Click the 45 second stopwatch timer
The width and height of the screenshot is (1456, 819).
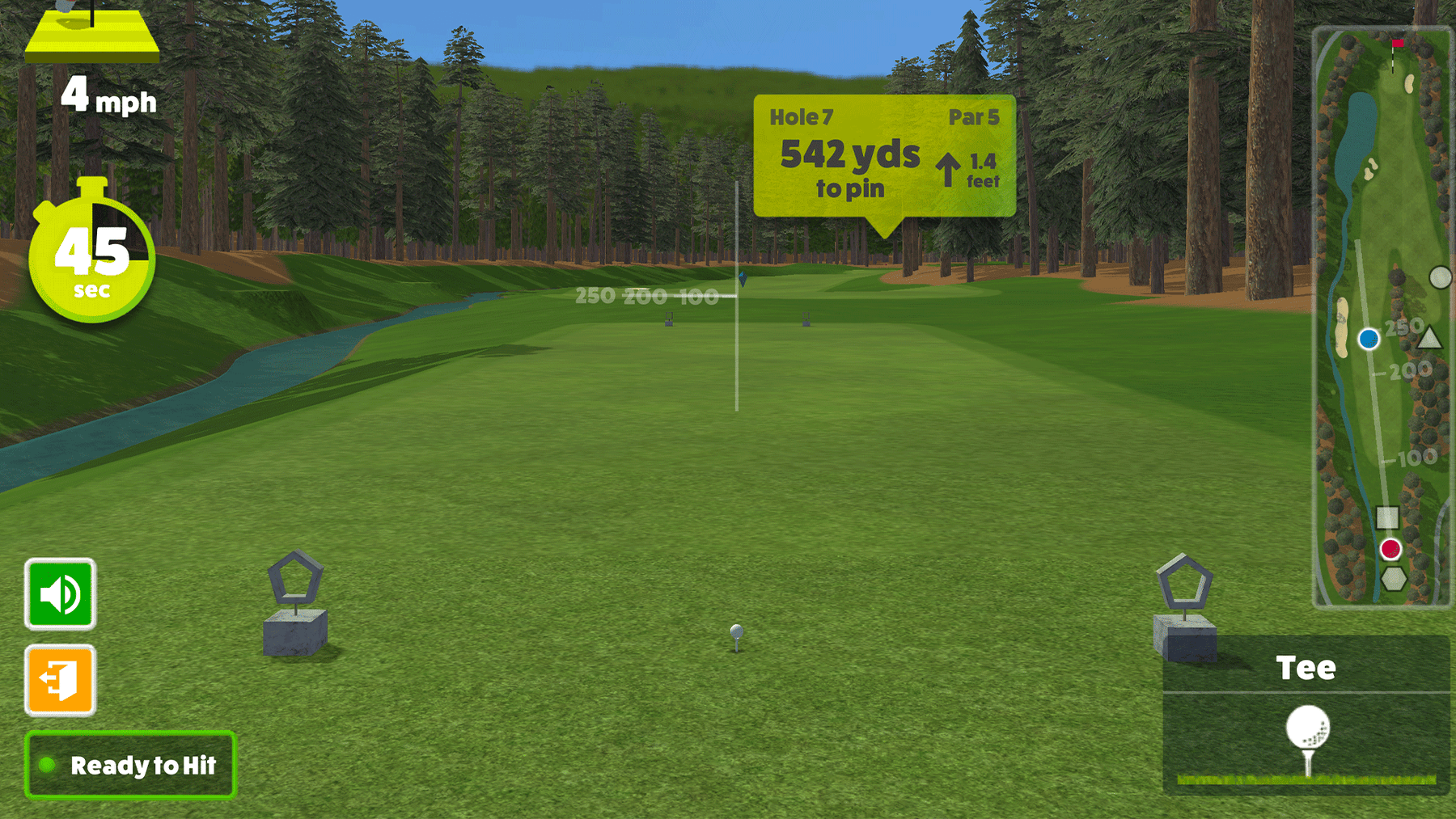click(91, 258)
